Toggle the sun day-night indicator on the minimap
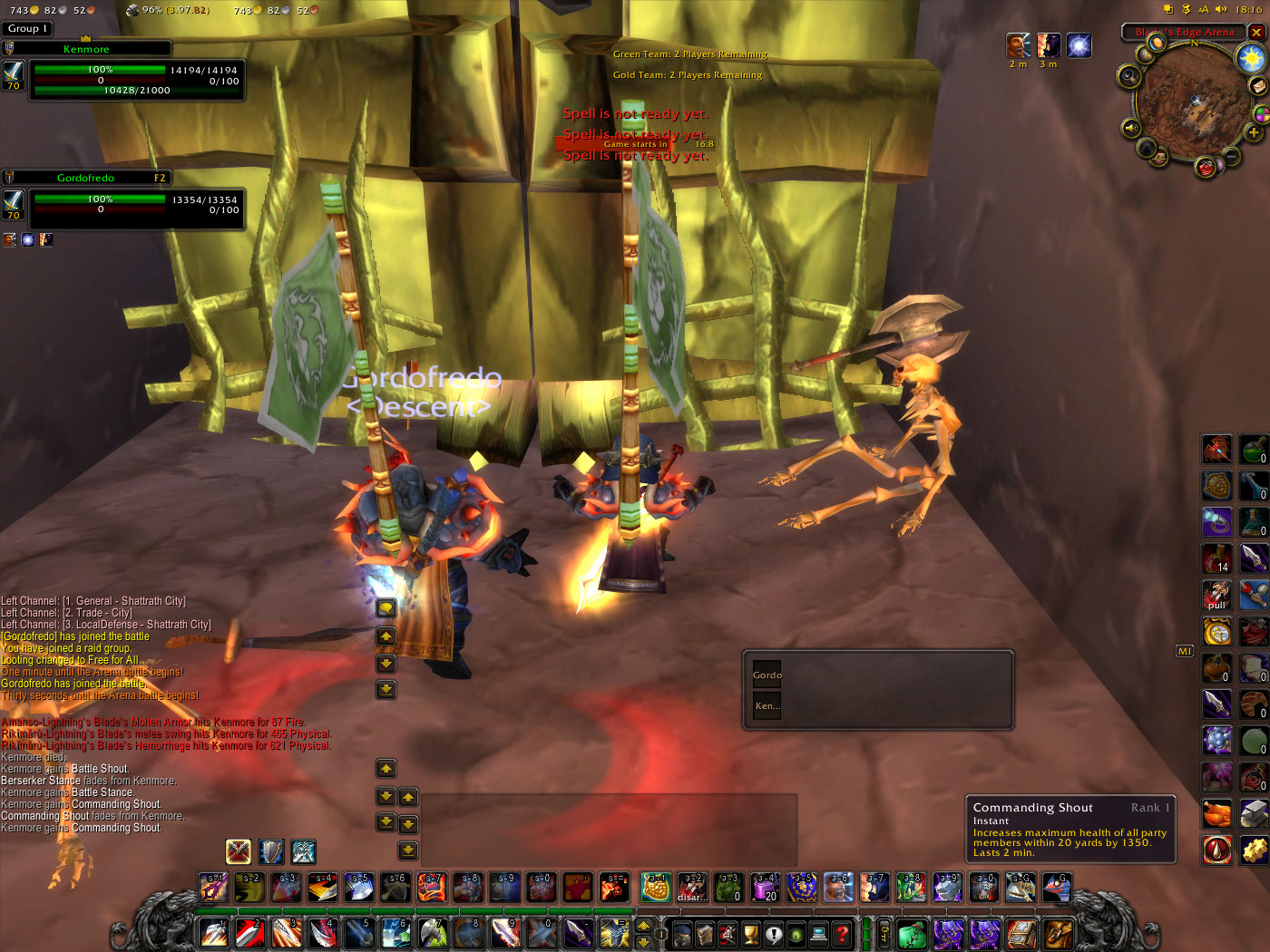The width and height of the screenshot is (1270, 952). (1251, 59)
